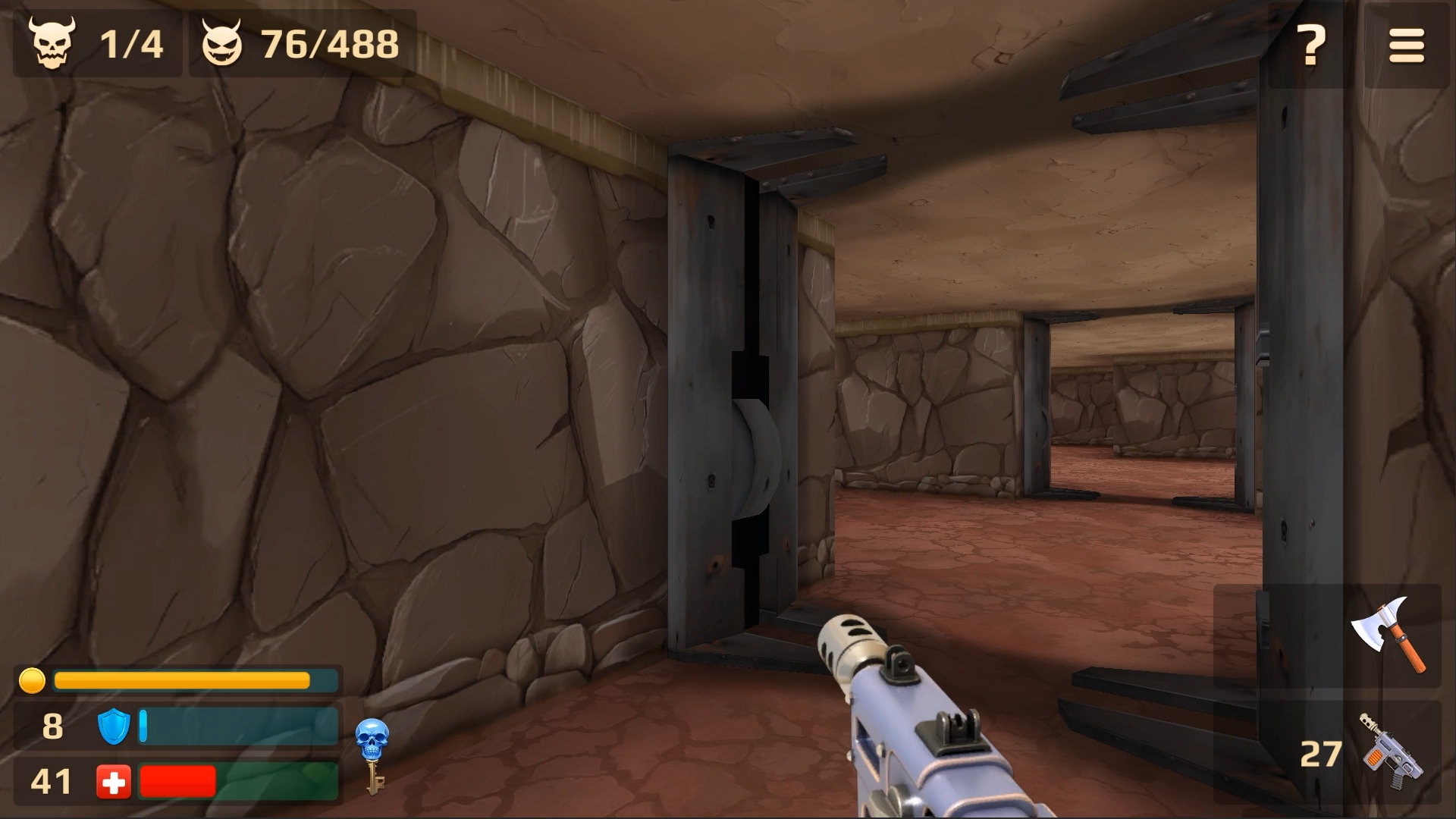This screenshot has height=819, width=1456.
Task: Open the hamburger game menu
Action: click(x=1407, y=45)
